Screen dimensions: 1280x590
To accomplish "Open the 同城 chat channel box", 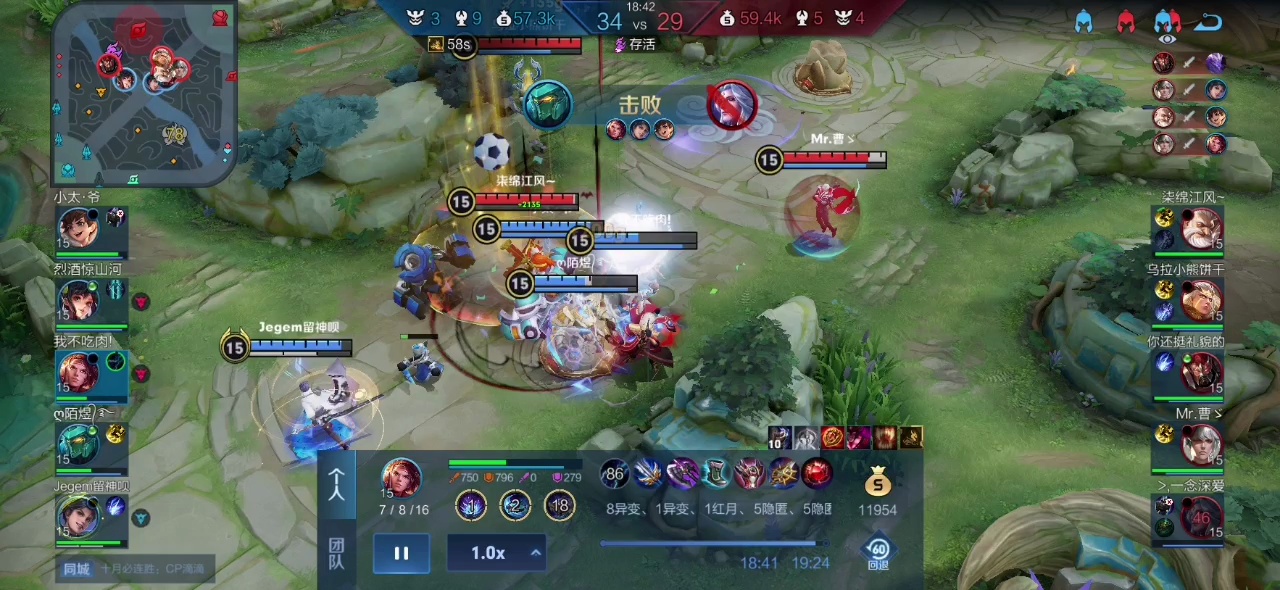I will 135,569.
